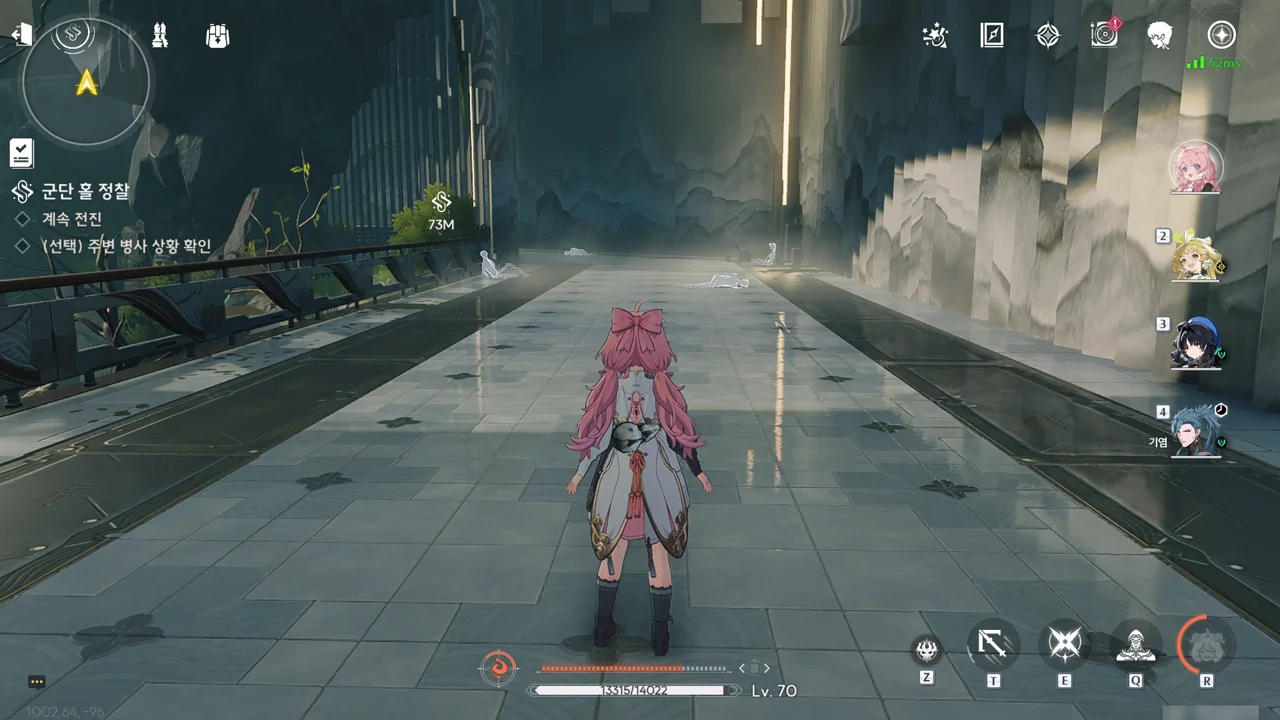Click the circular star menu icon
Screen dimensions: 1280x720
click(1221, 35)
